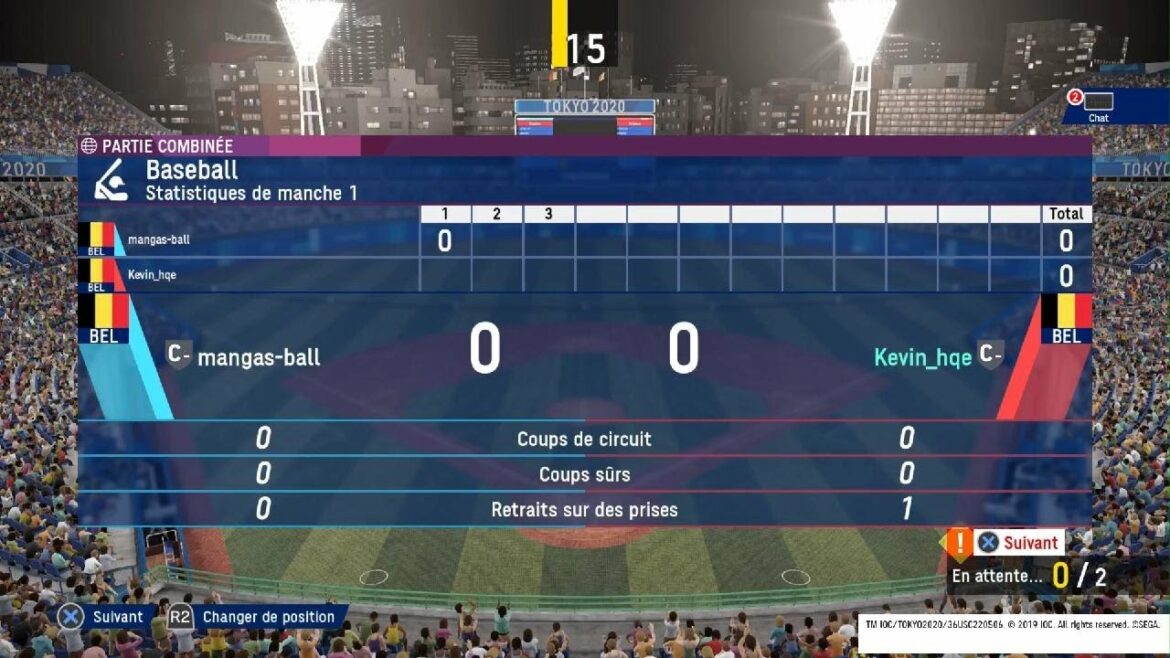The width and height of the screenshot is (1170, 658).
Task: Choose Changer de position option
Action: (x=267, y=617)
